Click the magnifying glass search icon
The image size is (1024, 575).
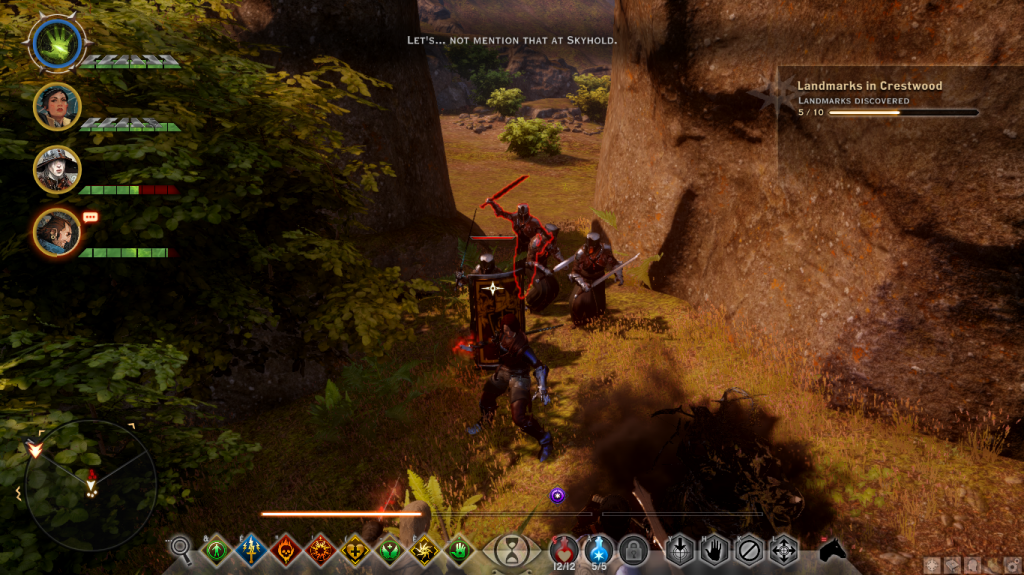(181, 547)
